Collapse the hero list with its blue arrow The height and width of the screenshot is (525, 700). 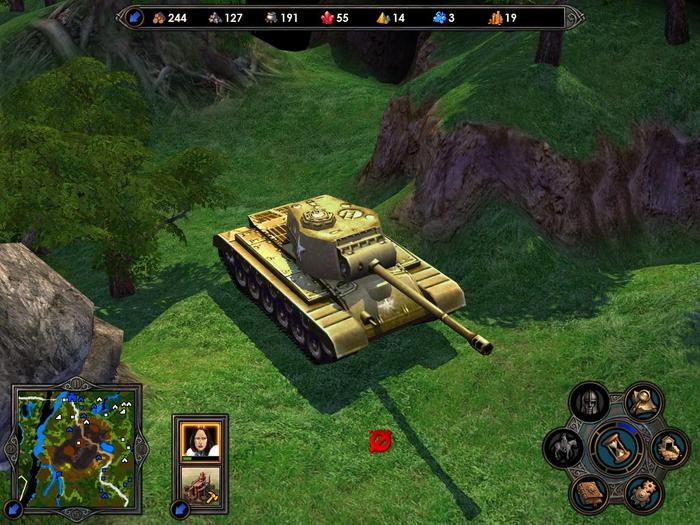(181, 507)
